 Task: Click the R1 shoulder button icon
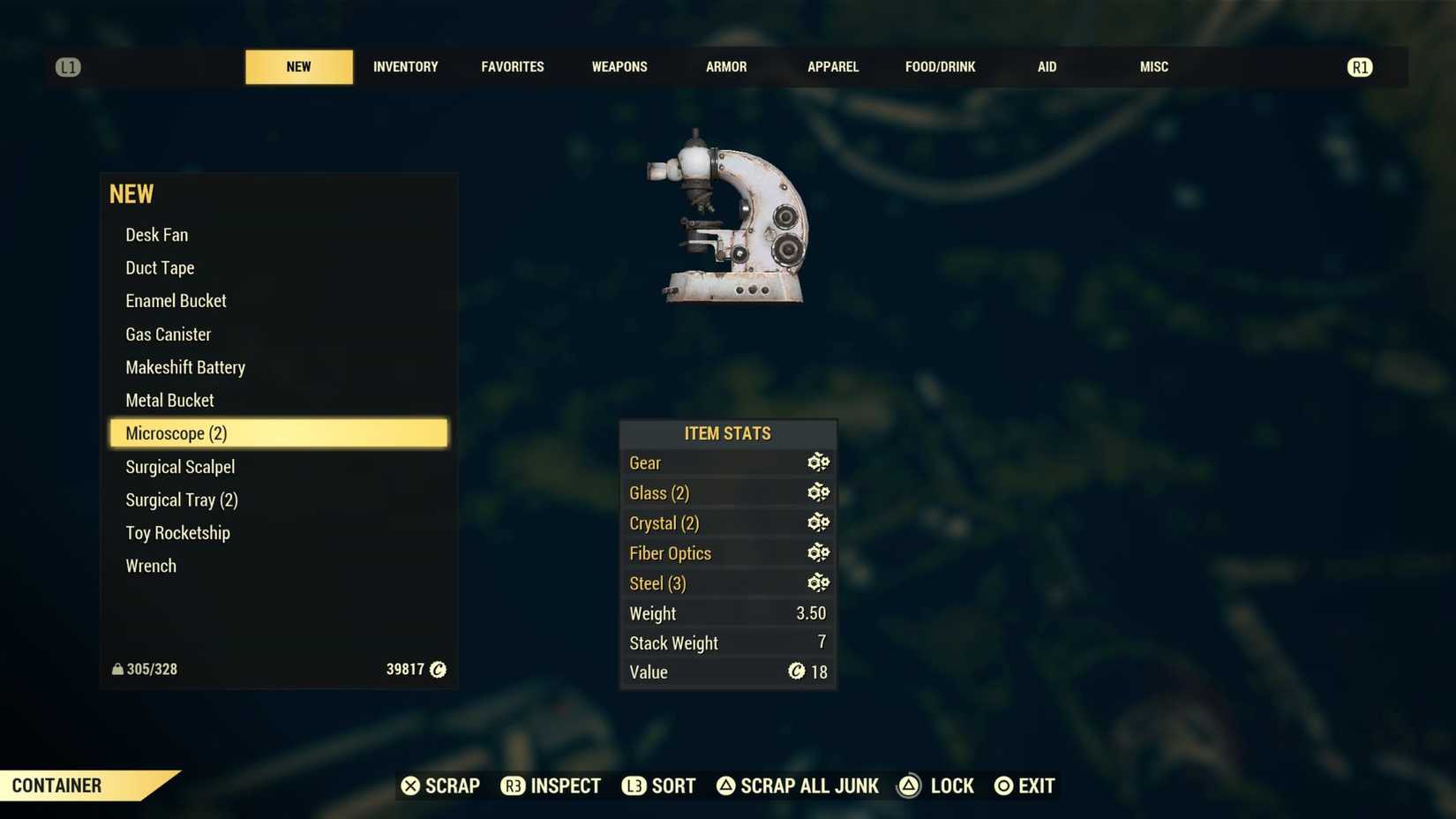pyautogui.click(x=1360, y=66)
